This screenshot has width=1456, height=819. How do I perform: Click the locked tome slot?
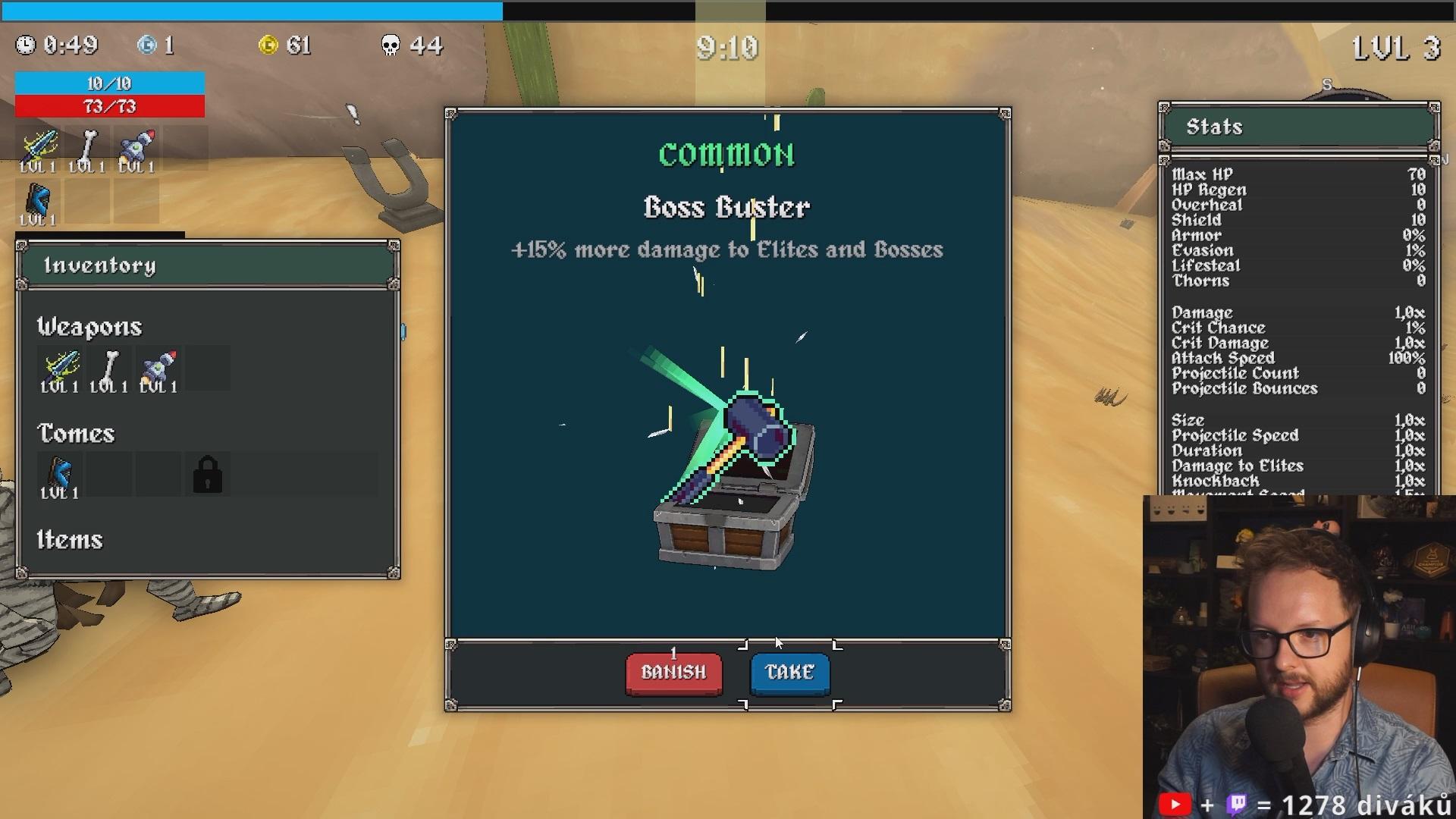pos(207,475)
